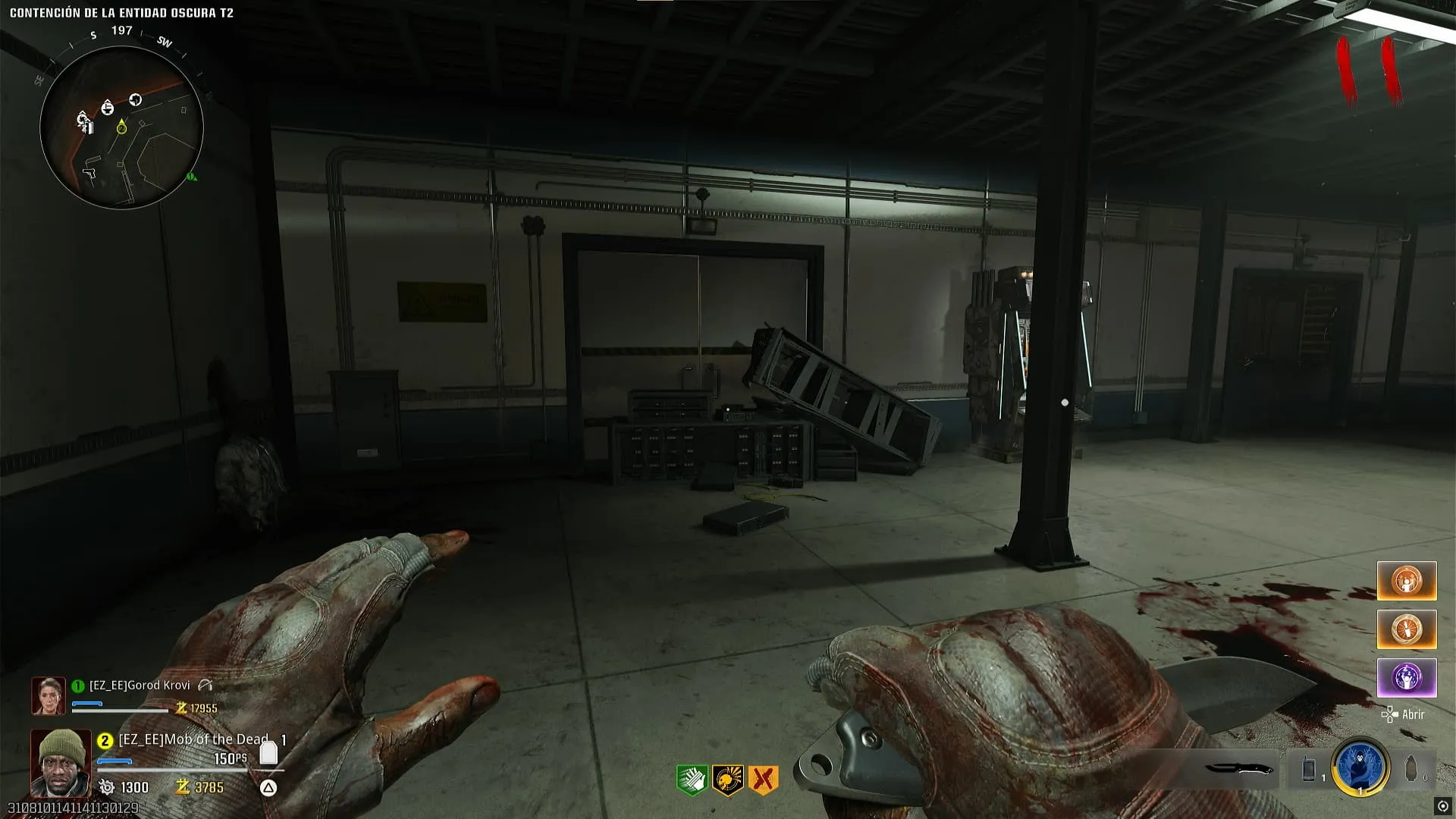
Task: Click the green hands perk icon
Action: [x=692, y=780]
